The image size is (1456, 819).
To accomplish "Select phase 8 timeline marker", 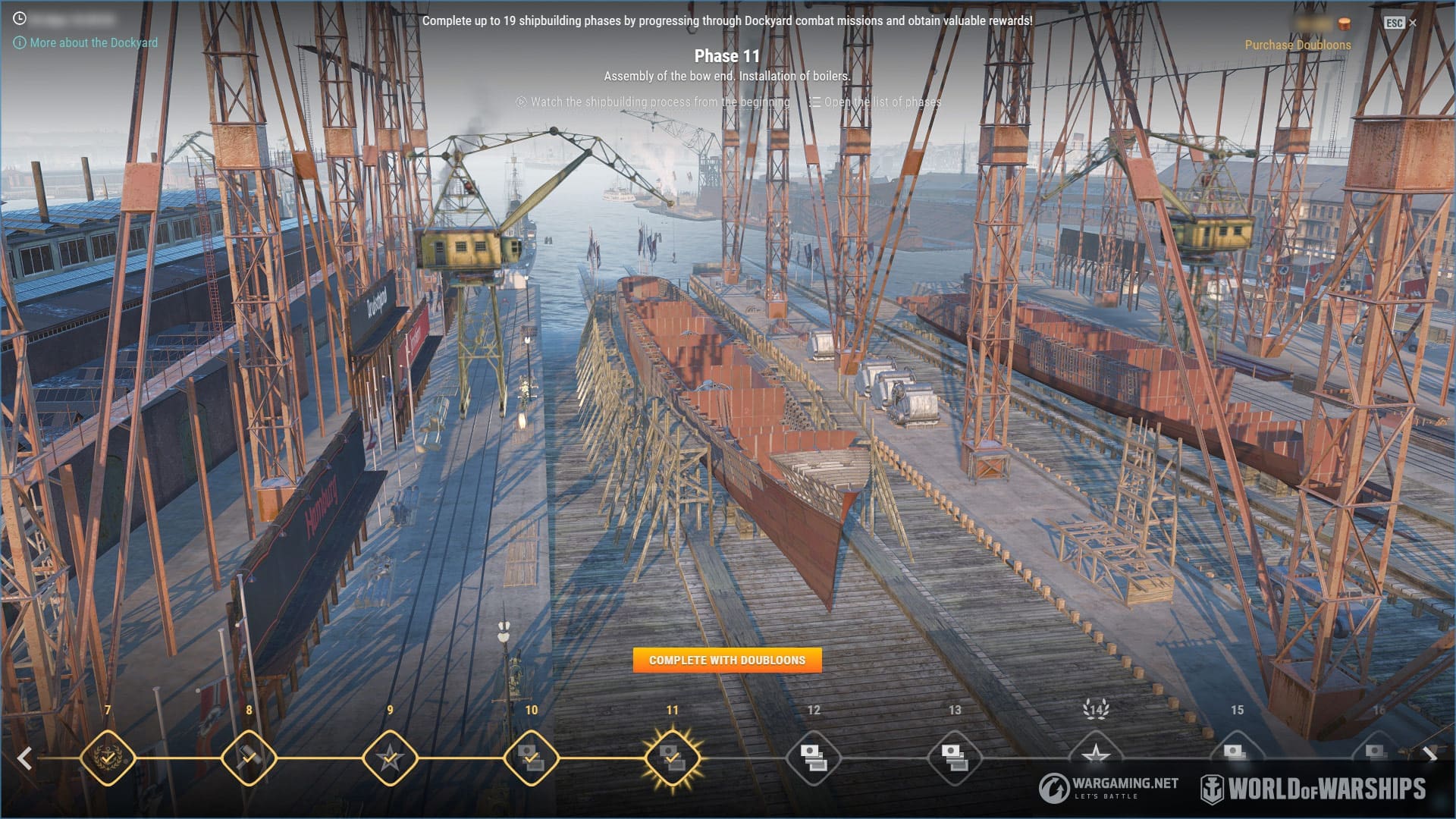I will (x=249, y=757).
